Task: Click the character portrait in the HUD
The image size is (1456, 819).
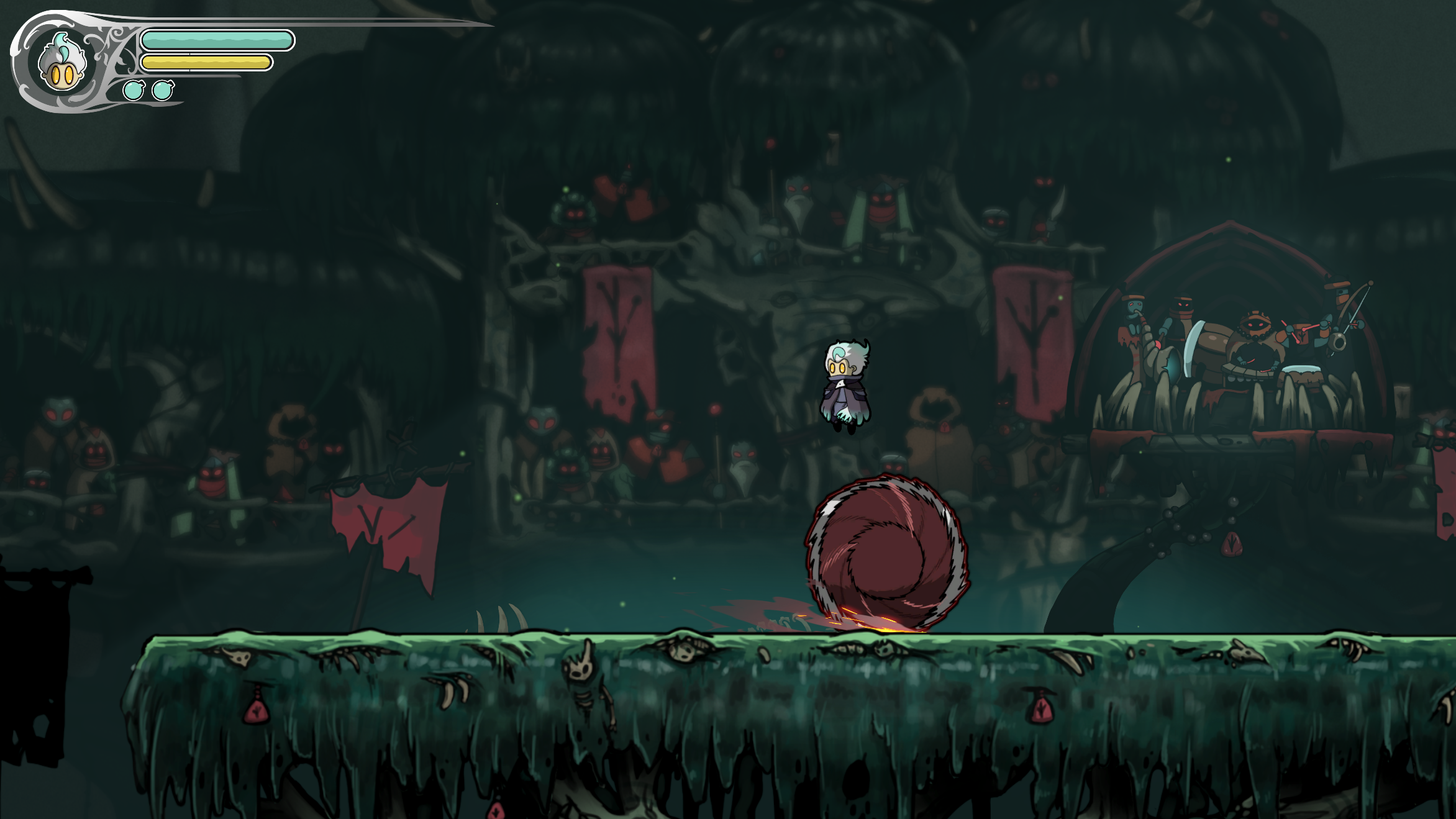Action: pyautogui.click(x=61, y=63)
